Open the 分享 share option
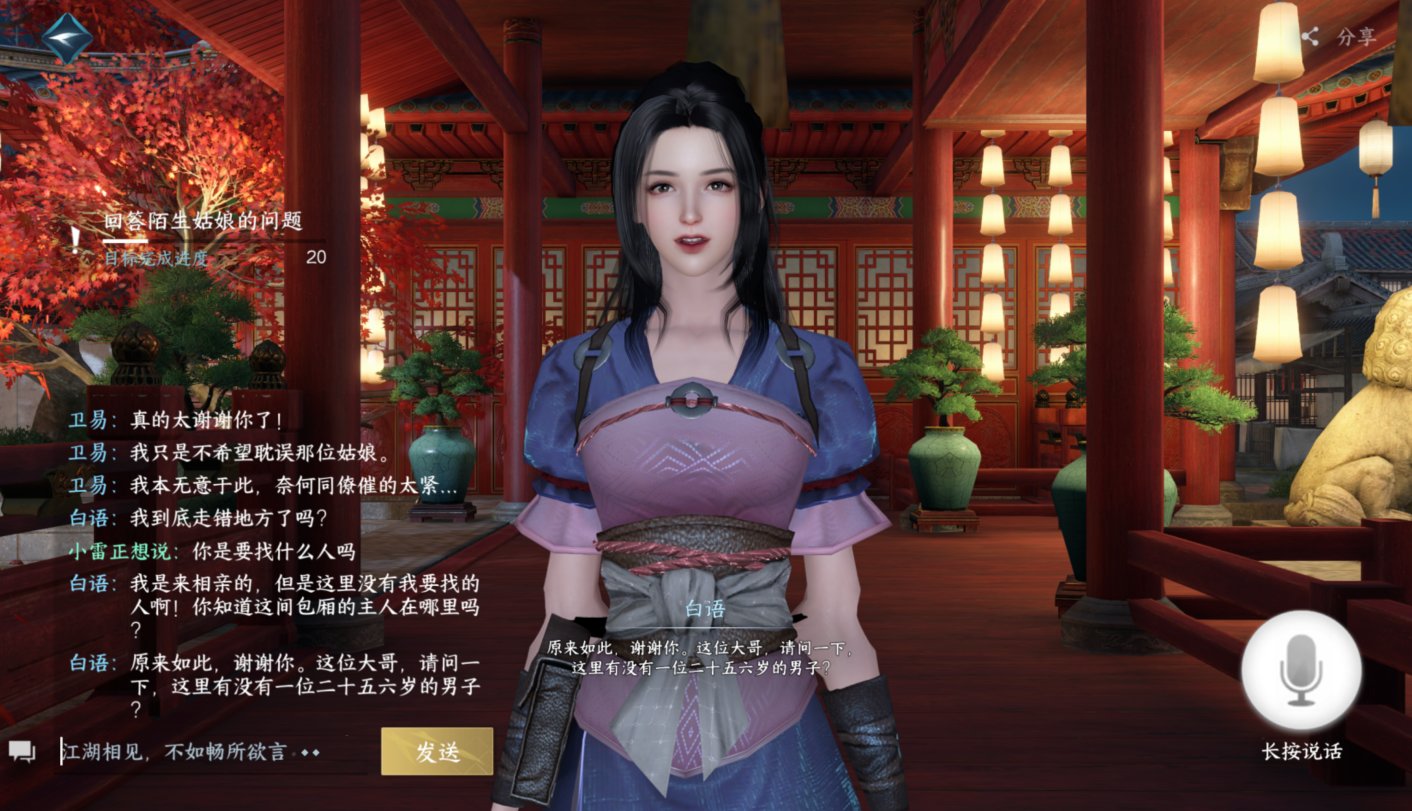 [1340, 37]
